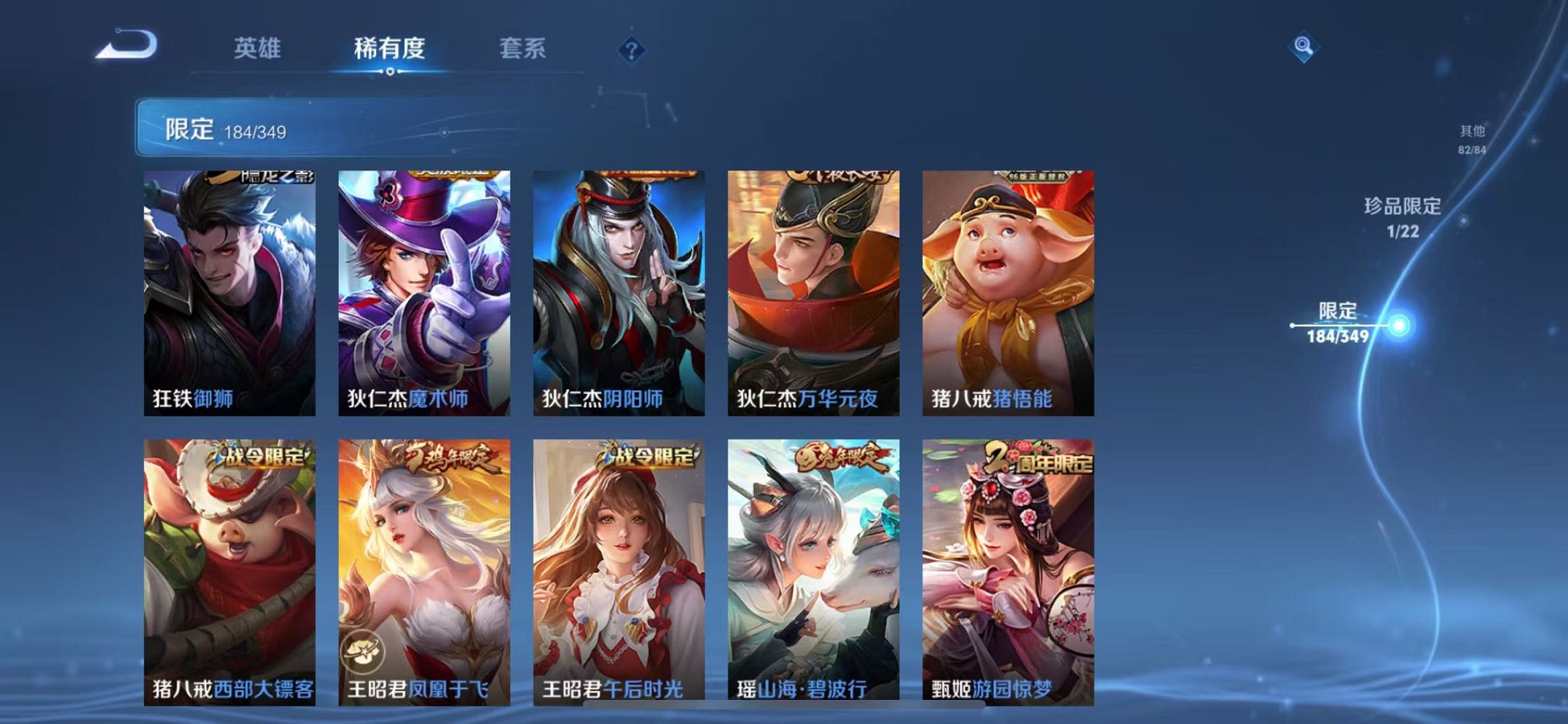
Task: Switch to the 套系 tab
Action: [525, 46]
